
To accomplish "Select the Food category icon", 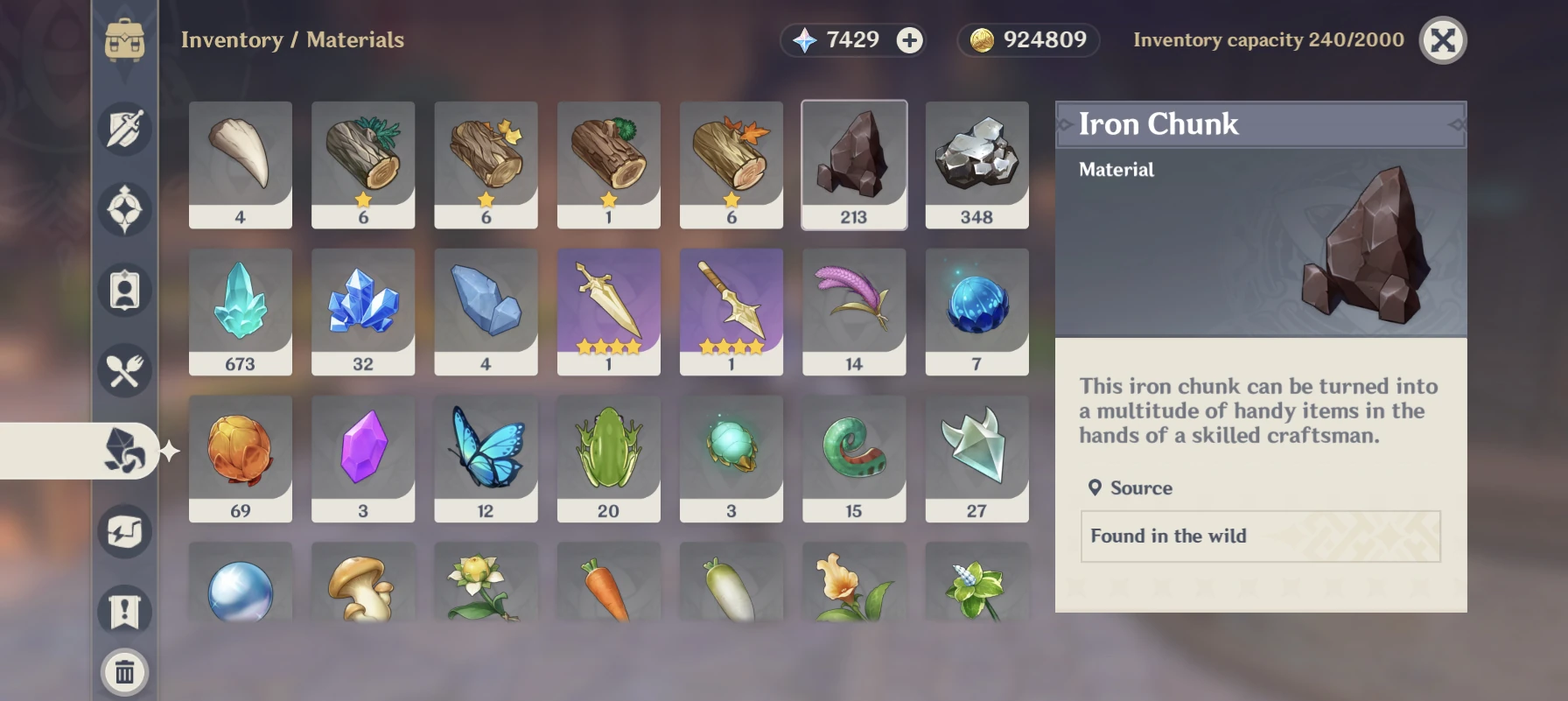I will 123,370.
